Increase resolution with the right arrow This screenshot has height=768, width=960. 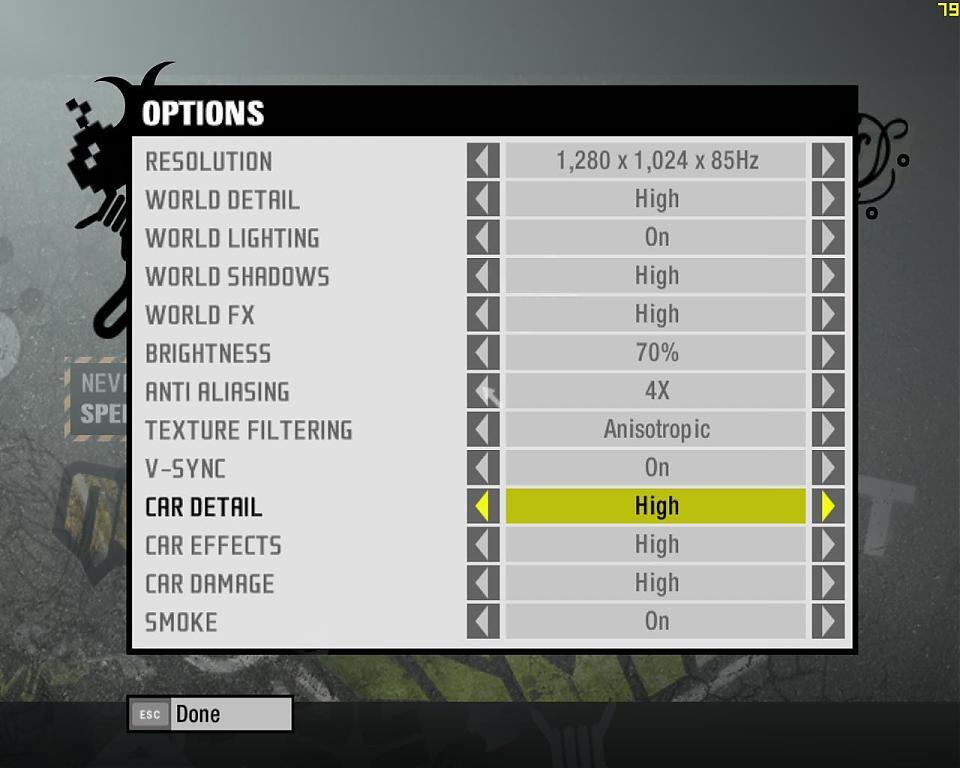pos(828,161)
